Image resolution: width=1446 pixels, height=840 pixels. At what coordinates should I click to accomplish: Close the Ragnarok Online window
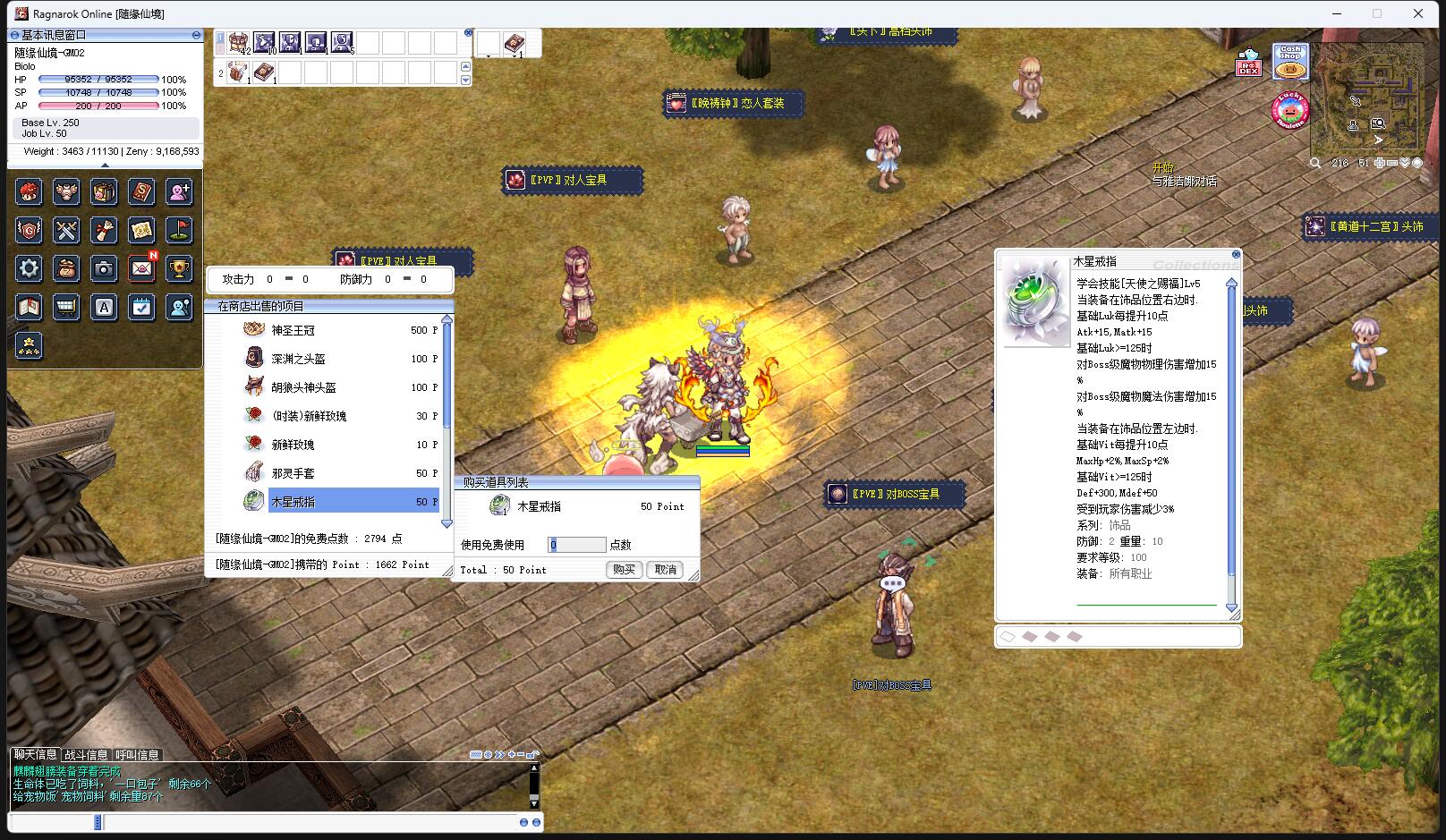click(1418, 13)
